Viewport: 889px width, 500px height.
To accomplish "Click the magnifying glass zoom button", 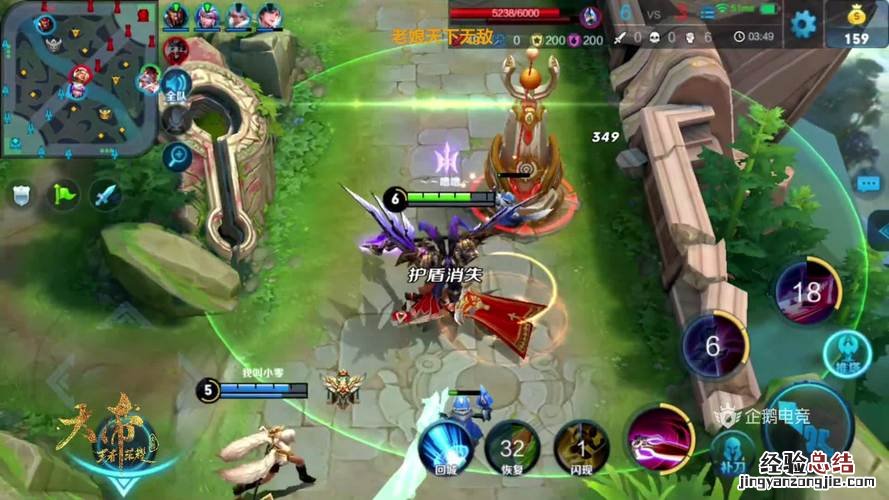I will click(x=177, y=155).
